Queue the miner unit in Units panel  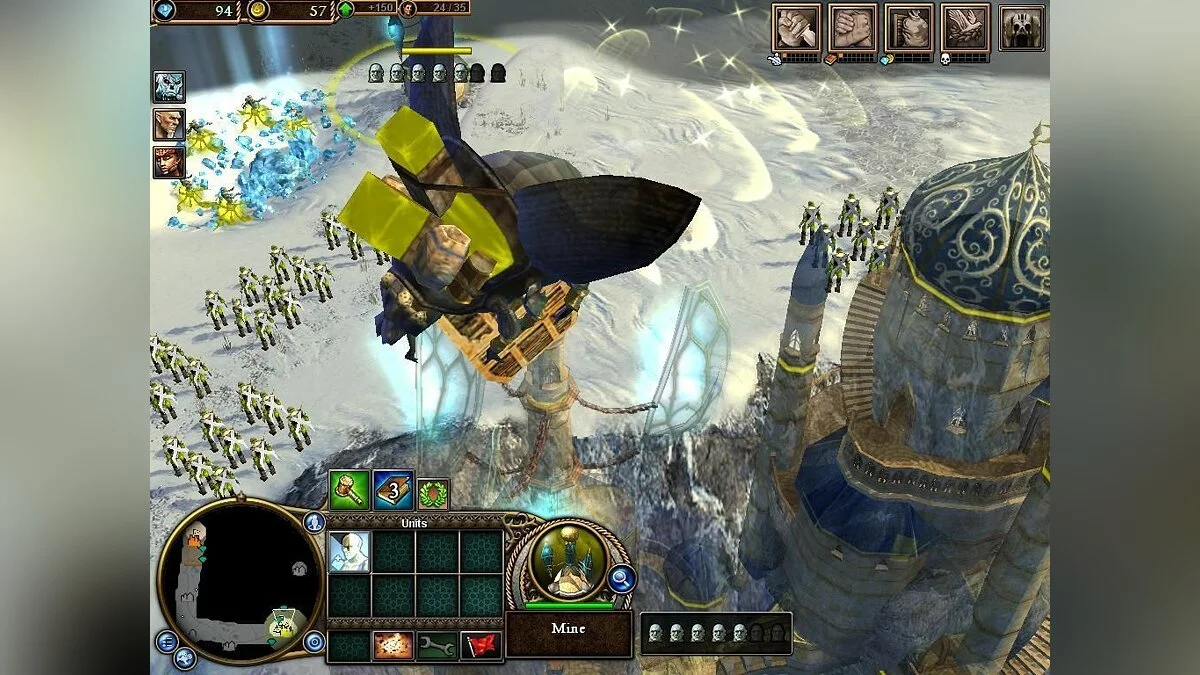coord(349,552)
